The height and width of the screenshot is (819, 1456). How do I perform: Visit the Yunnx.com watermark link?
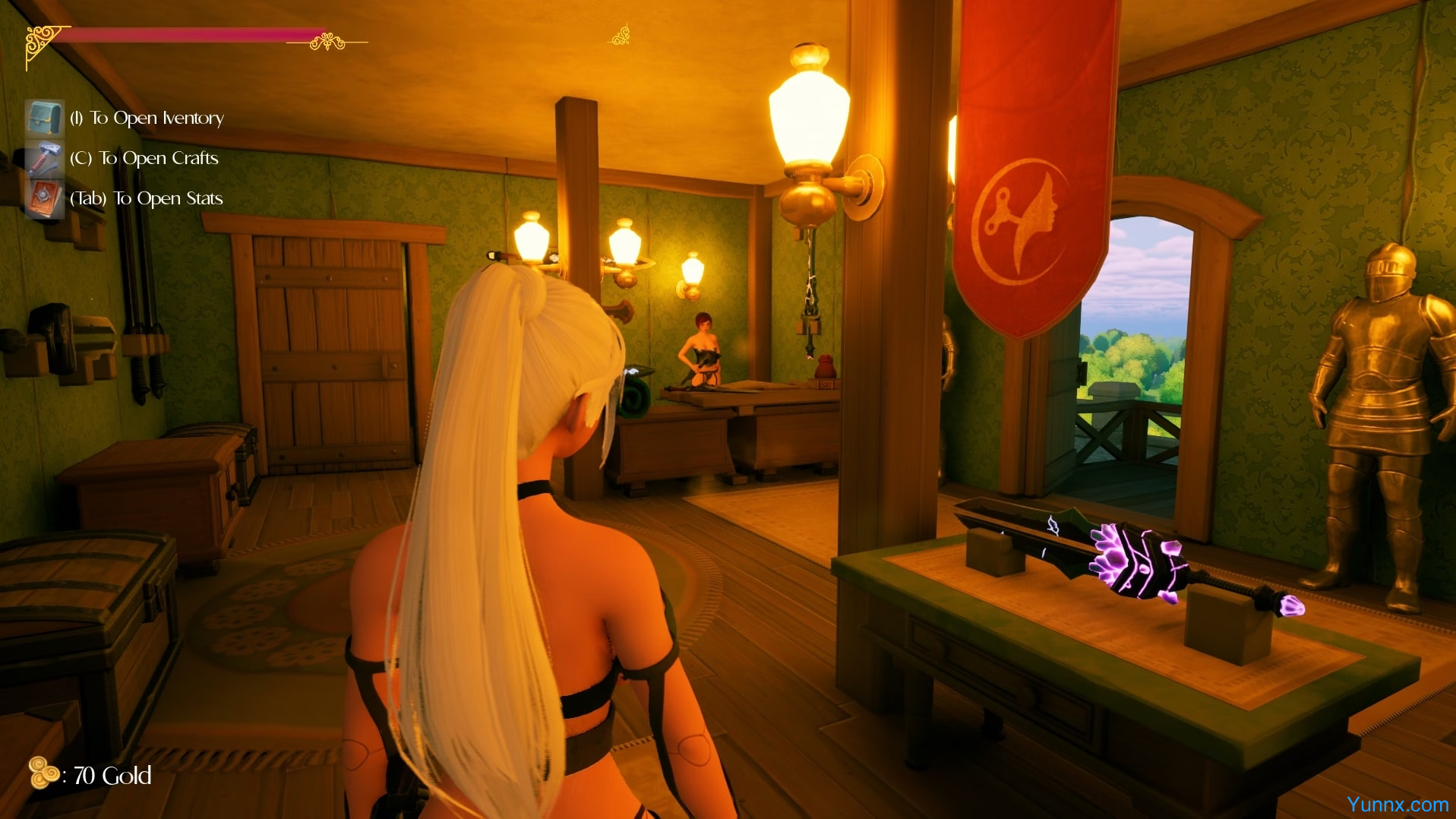pyautogui.click(x=1397, y=804)
